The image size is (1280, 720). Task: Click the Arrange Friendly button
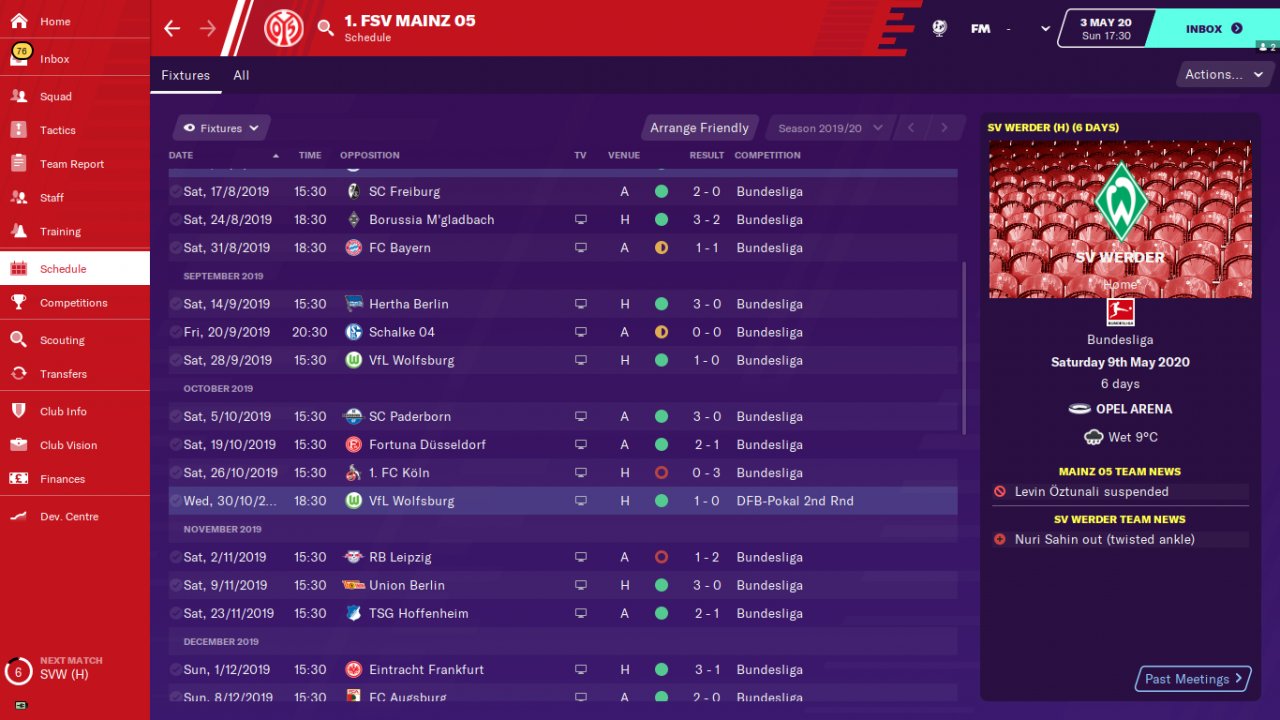(x=699, y=128)
